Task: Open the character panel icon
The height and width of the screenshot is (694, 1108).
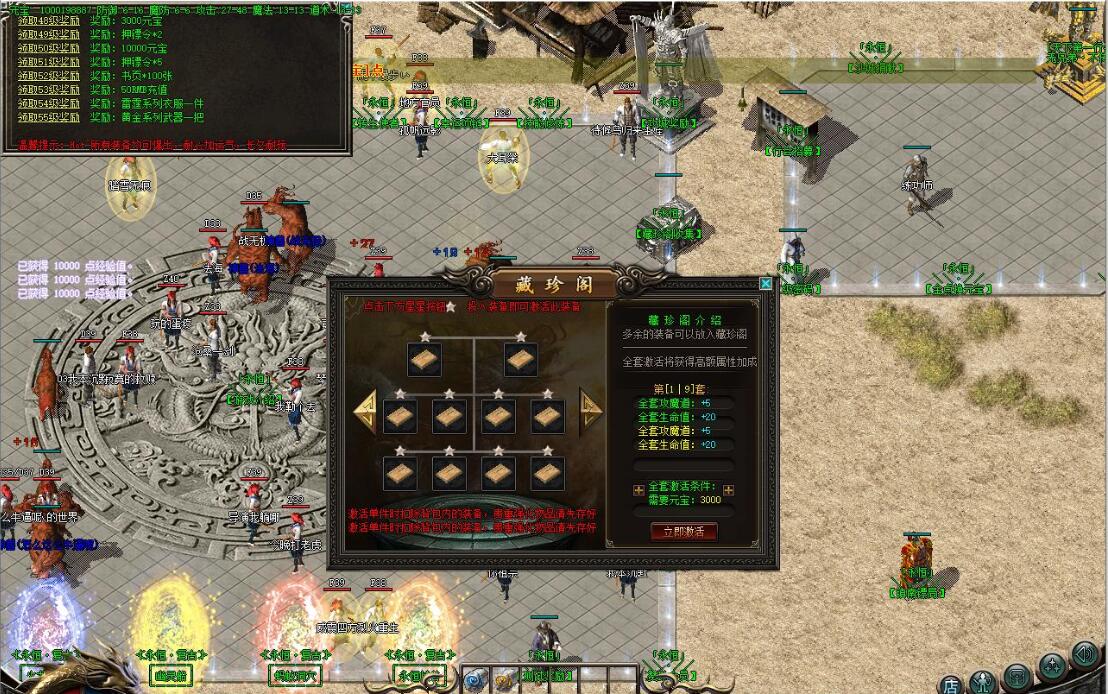Action: (x=983, y=682)
